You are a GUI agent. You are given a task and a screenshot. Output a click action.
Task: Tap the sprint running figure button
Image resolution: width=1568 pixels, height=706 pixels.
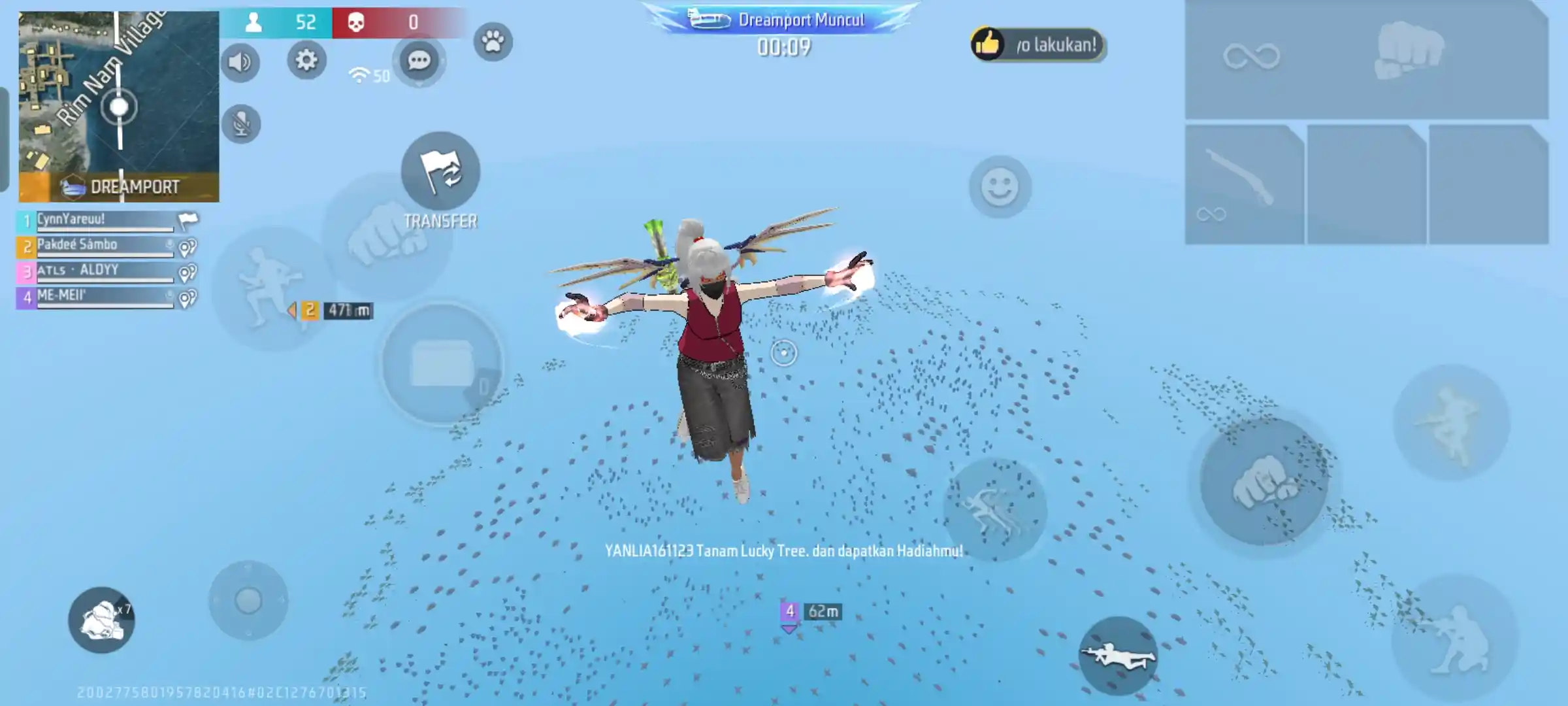pyautogui.click(x=994, y=510)
